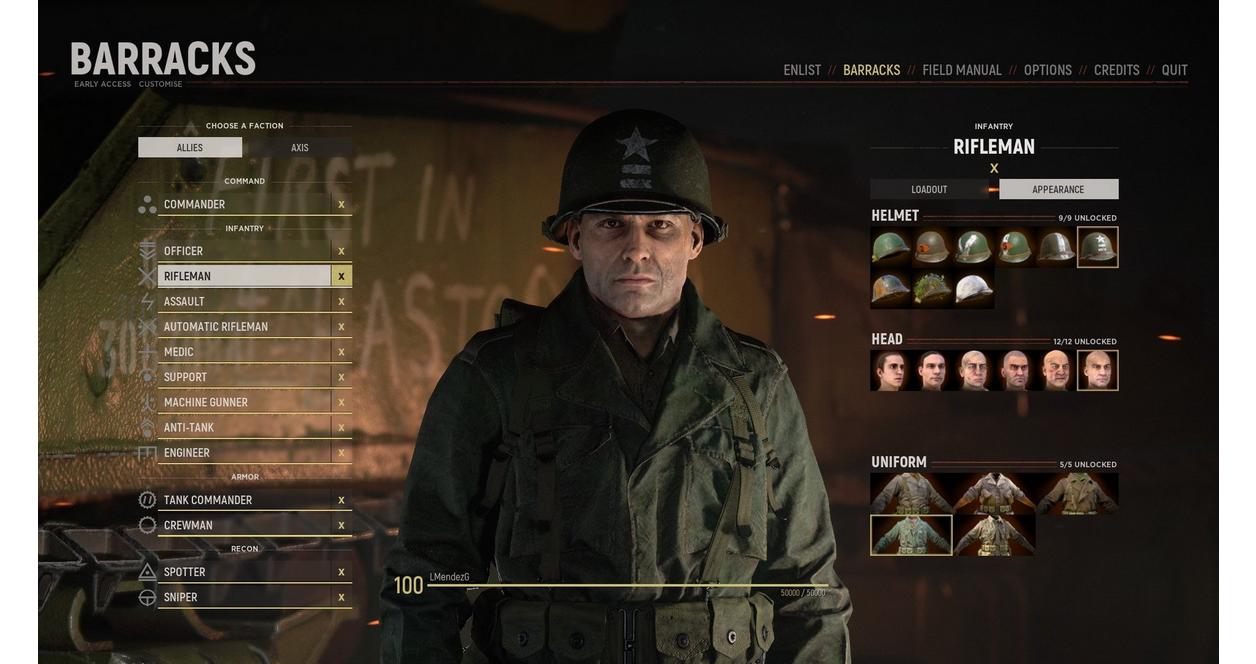
Task: Select the Machine Gunner role
Action: (x=244, y=402)
